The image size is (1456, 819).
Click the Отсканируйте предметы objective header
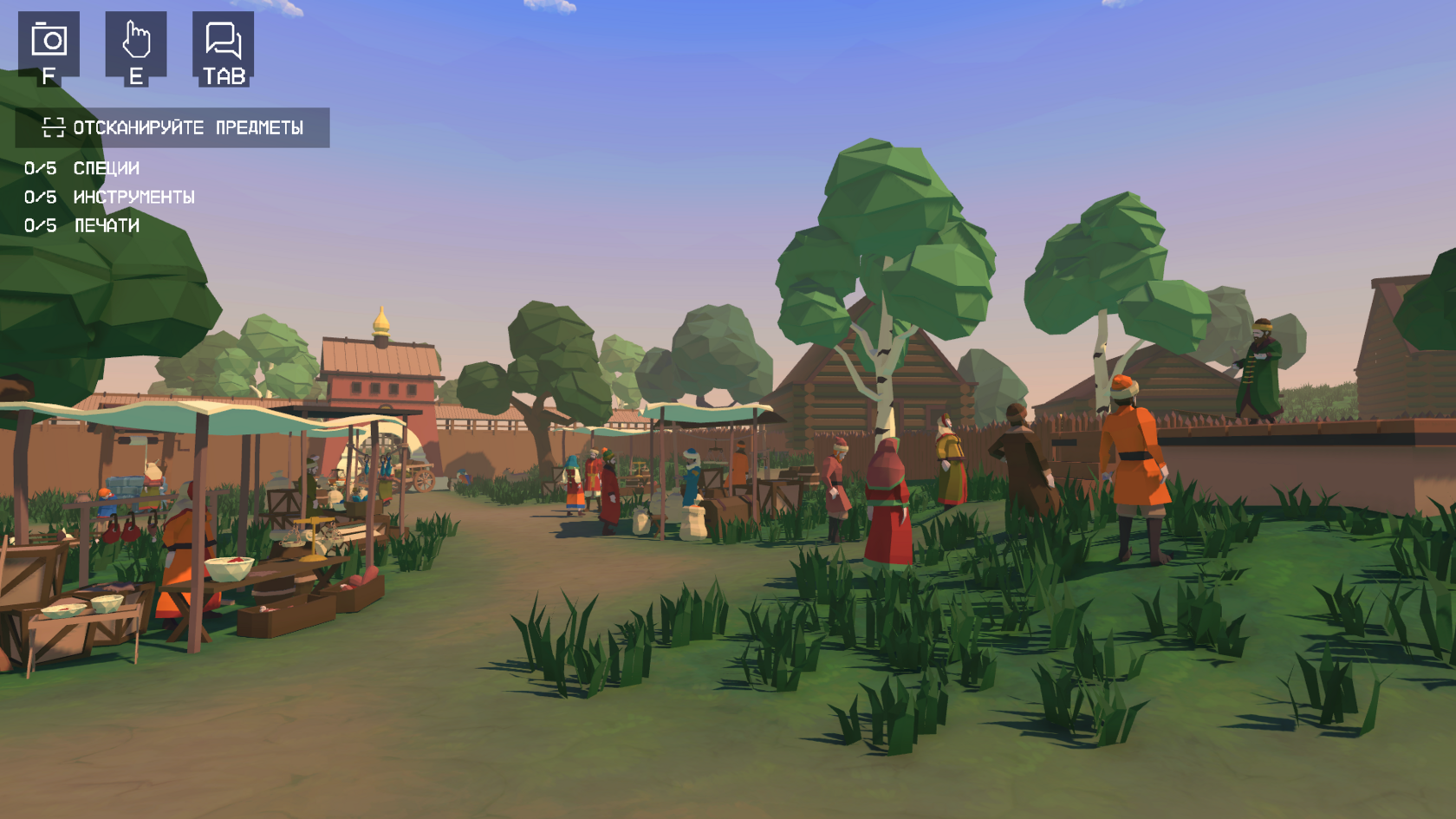(172, 128)
